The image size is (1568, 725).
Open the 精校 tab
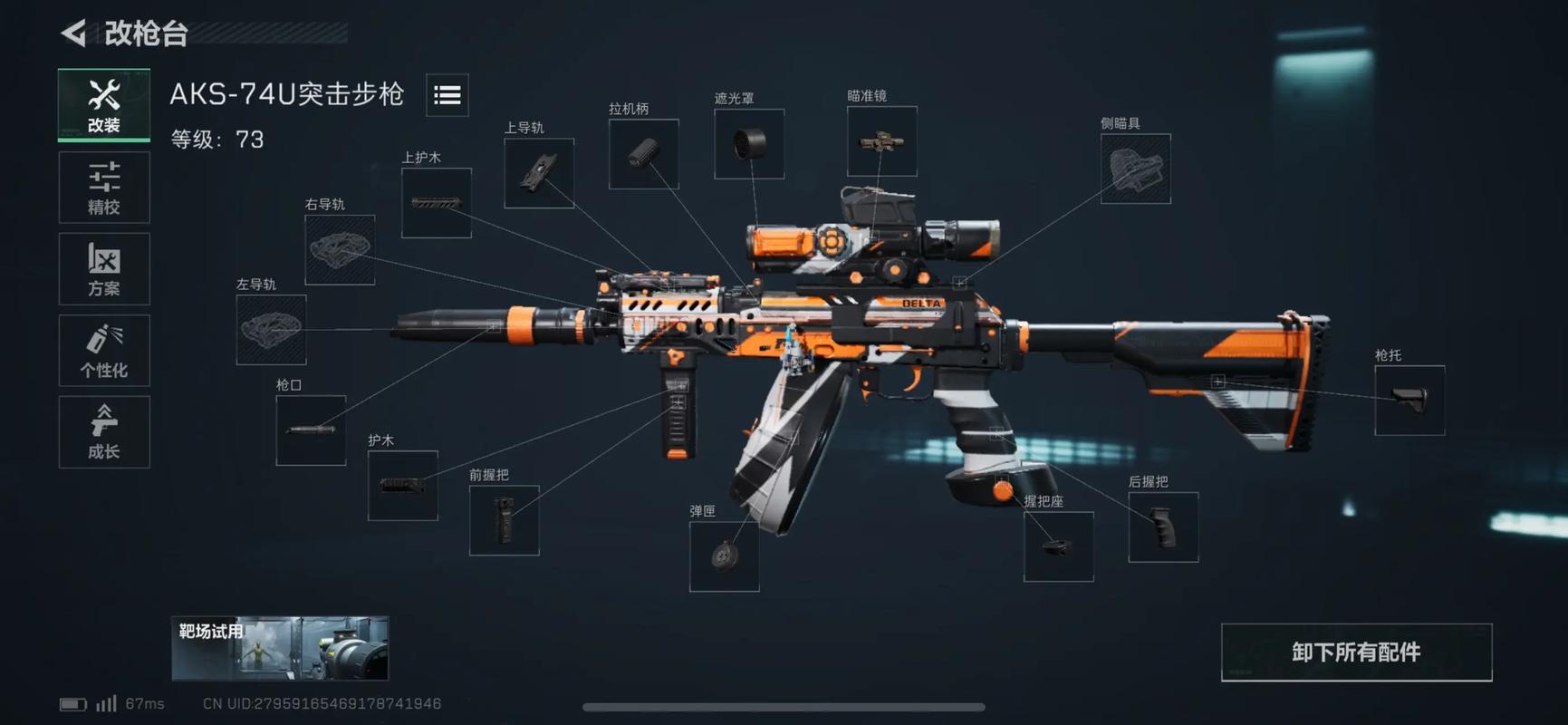click(x=104, y=188)
